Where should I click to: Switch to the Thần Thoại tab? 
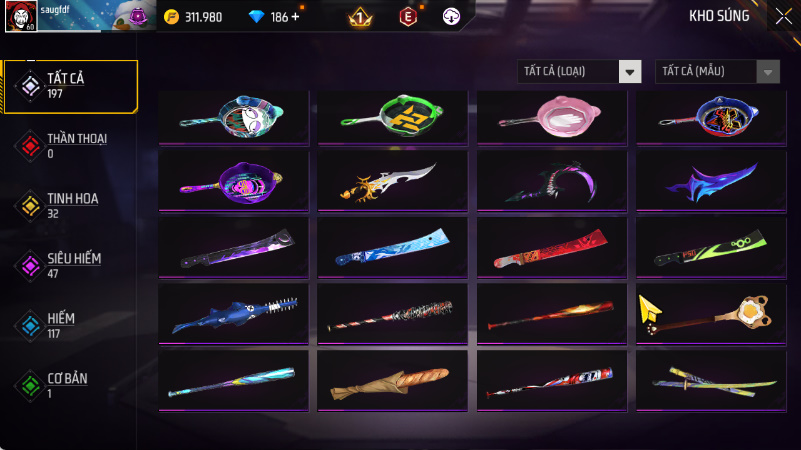[x=69, y=145]
